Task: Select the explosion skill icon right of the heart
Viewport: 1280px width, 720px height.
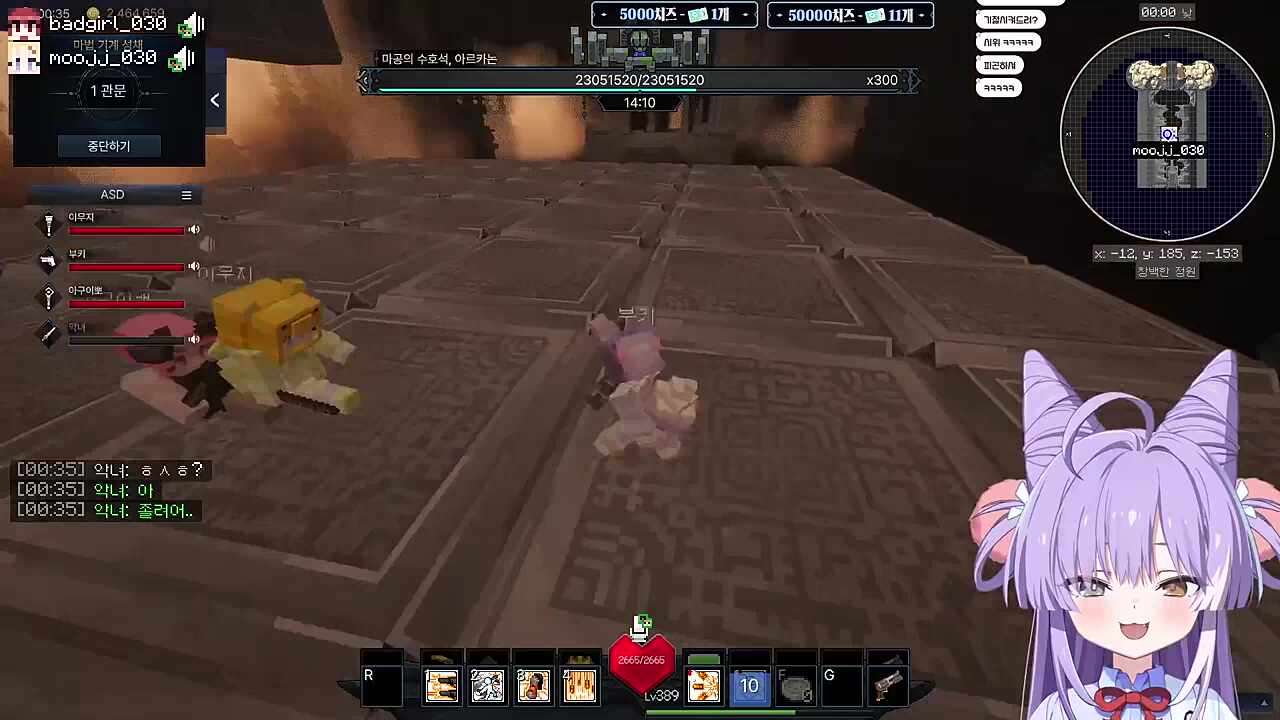Action: click(x=703, y=685)
